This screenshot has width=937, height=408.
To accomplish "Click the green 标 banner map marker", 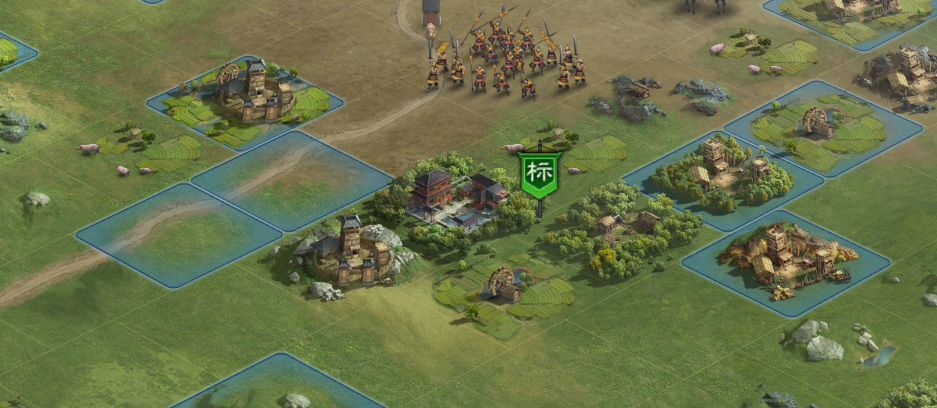I will 538,173.
